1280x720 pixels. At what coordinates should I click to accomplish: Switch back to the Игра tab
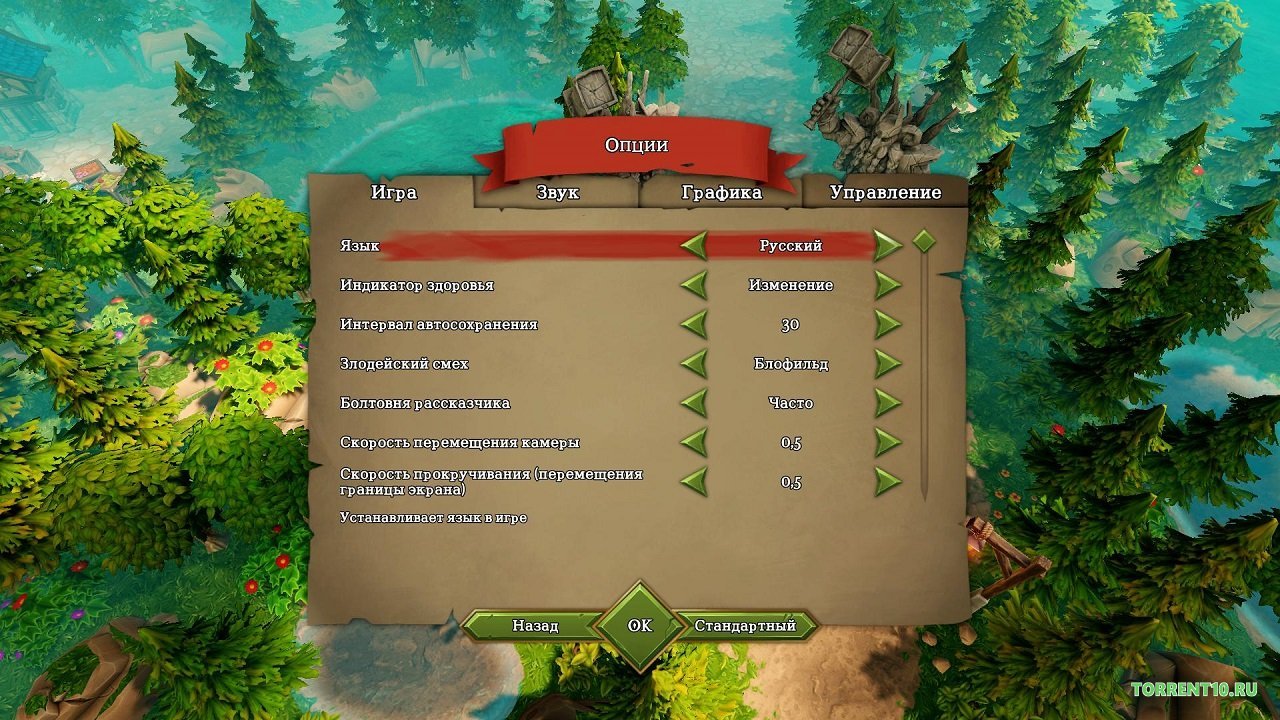coord(394,192)
